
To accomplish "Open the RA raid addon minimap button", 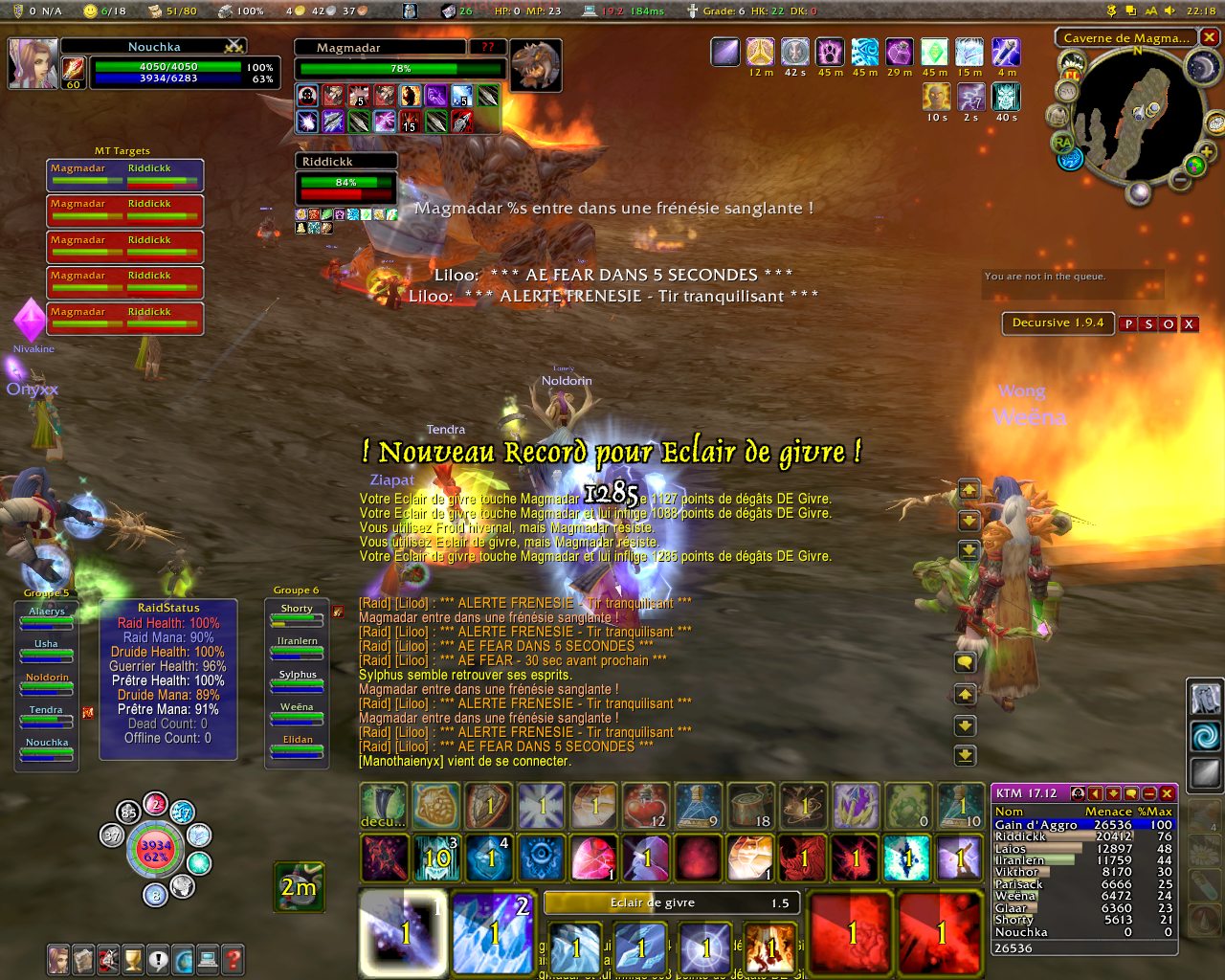I will coord(1062,143).
